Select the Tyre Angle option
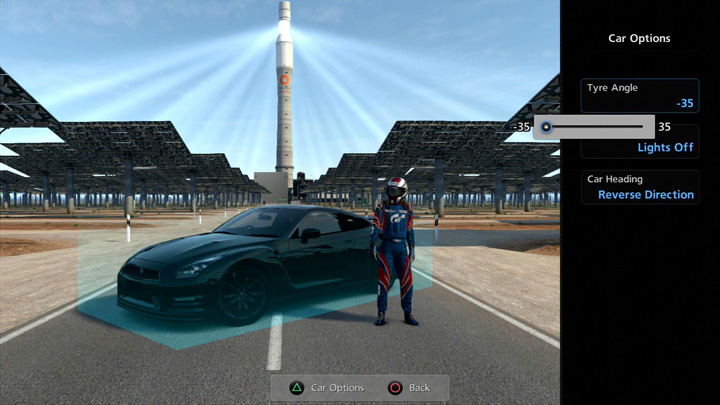Screen dimensions: 720x405 click(640, 95)
